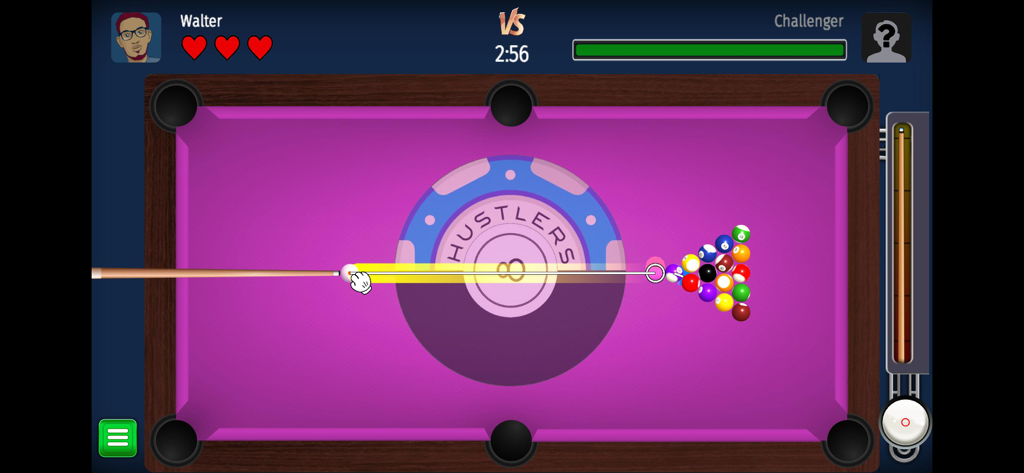Image resolution: width=1024 pixels, height=473 pixels.
Task: Click the shot power cue slider
Action: coord(902,243)
